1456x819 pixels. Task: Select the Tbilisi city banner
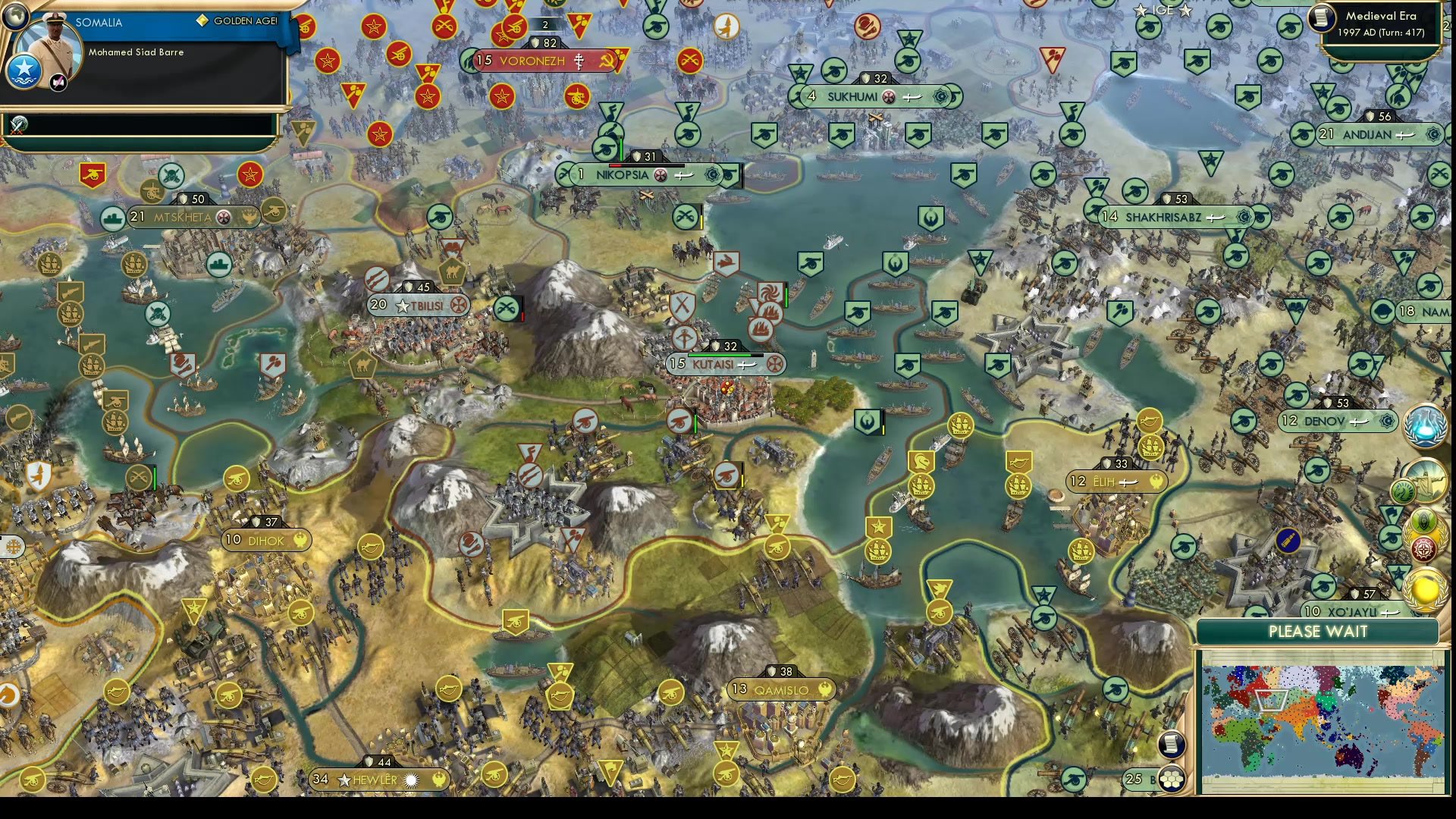[x=416, y=305]
